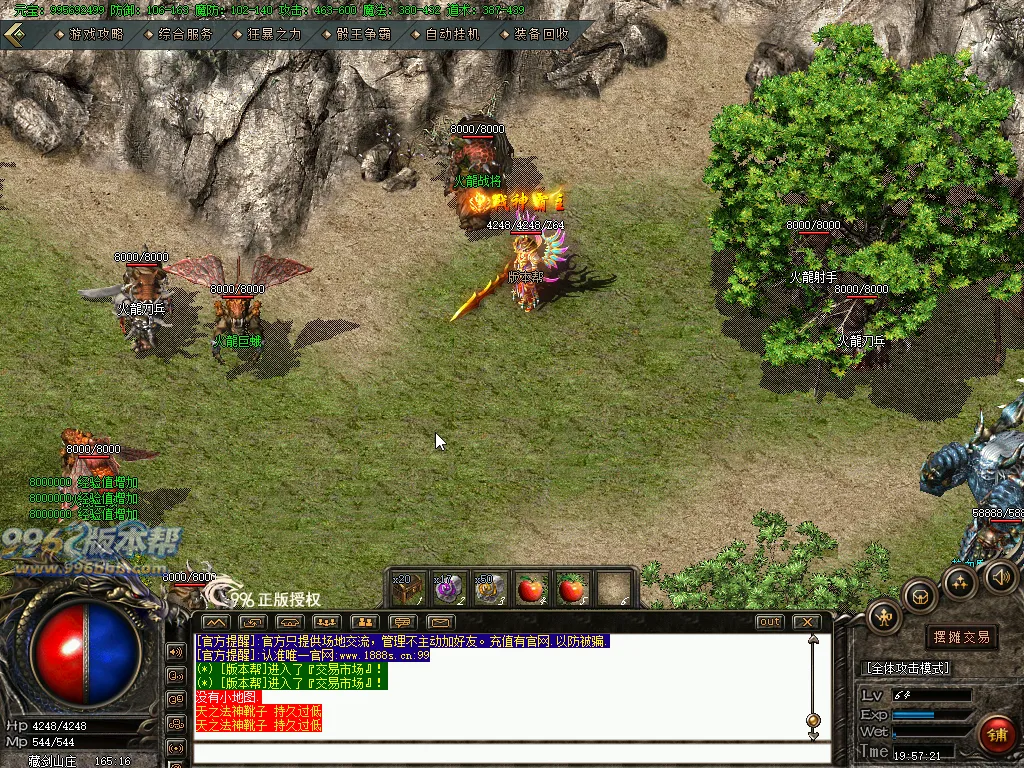Open the bag chest round icon
The width and height of the screenshot is (1024, 768).
(920, 595)
